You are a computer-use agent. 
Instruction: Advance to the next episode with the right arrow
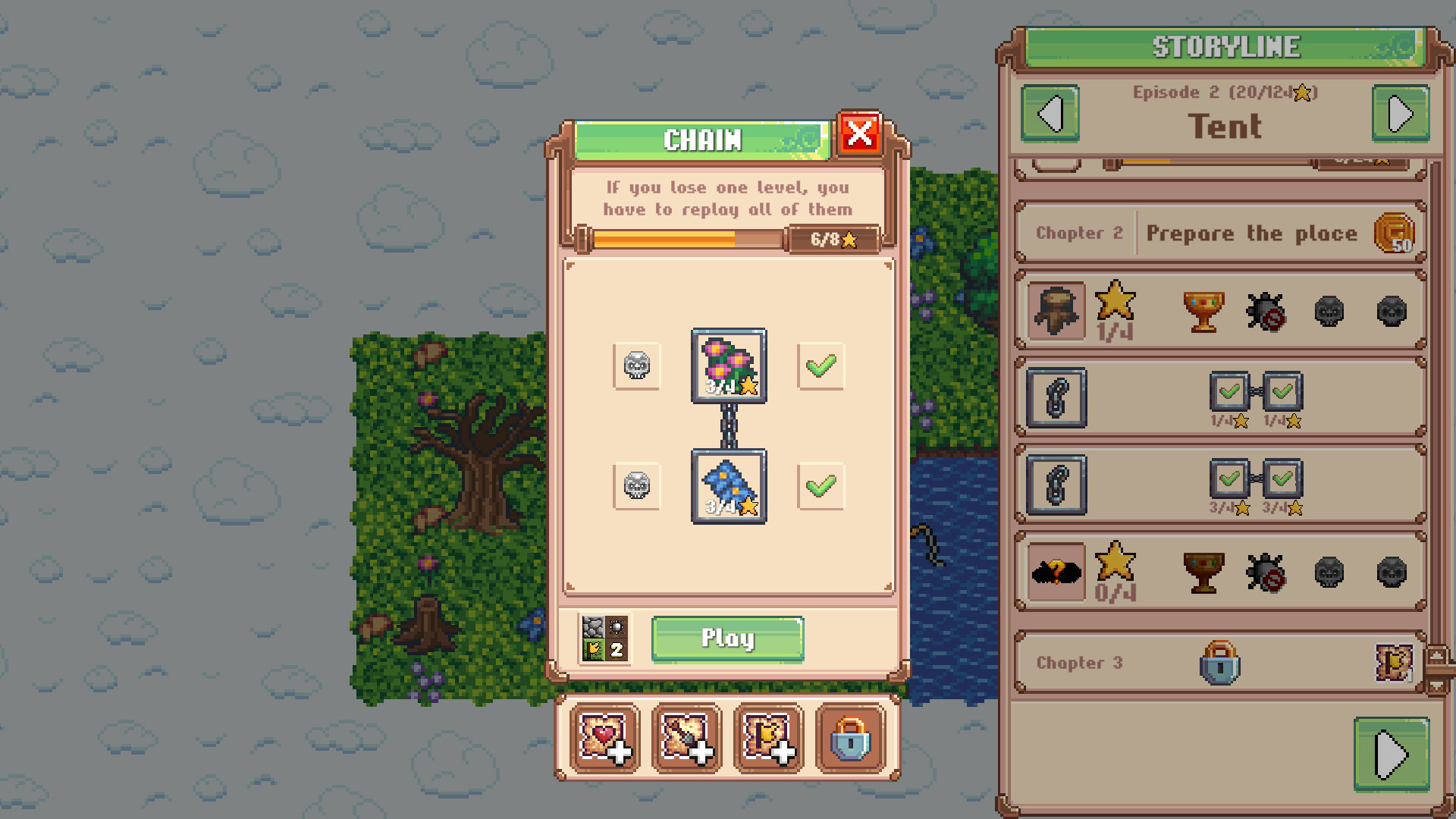[x=1401, y=113]
